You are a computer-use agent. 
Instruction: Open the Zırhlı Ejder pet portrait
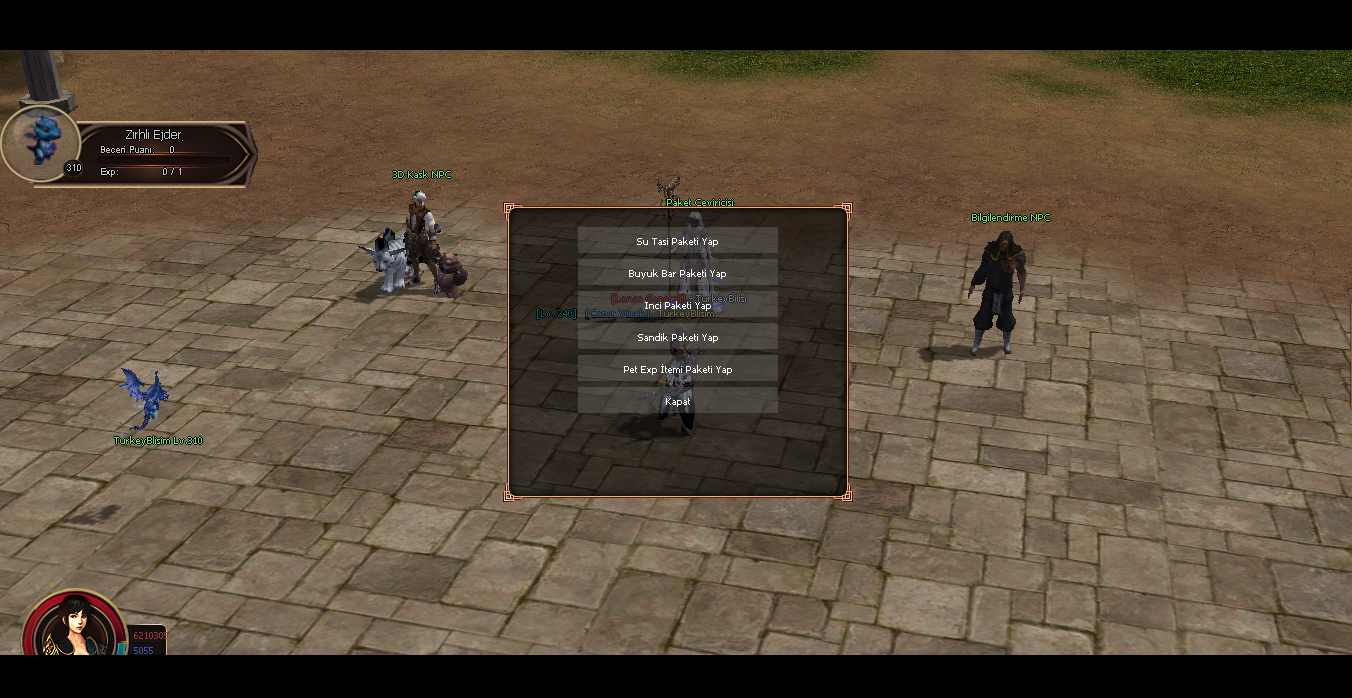[40, 143]
